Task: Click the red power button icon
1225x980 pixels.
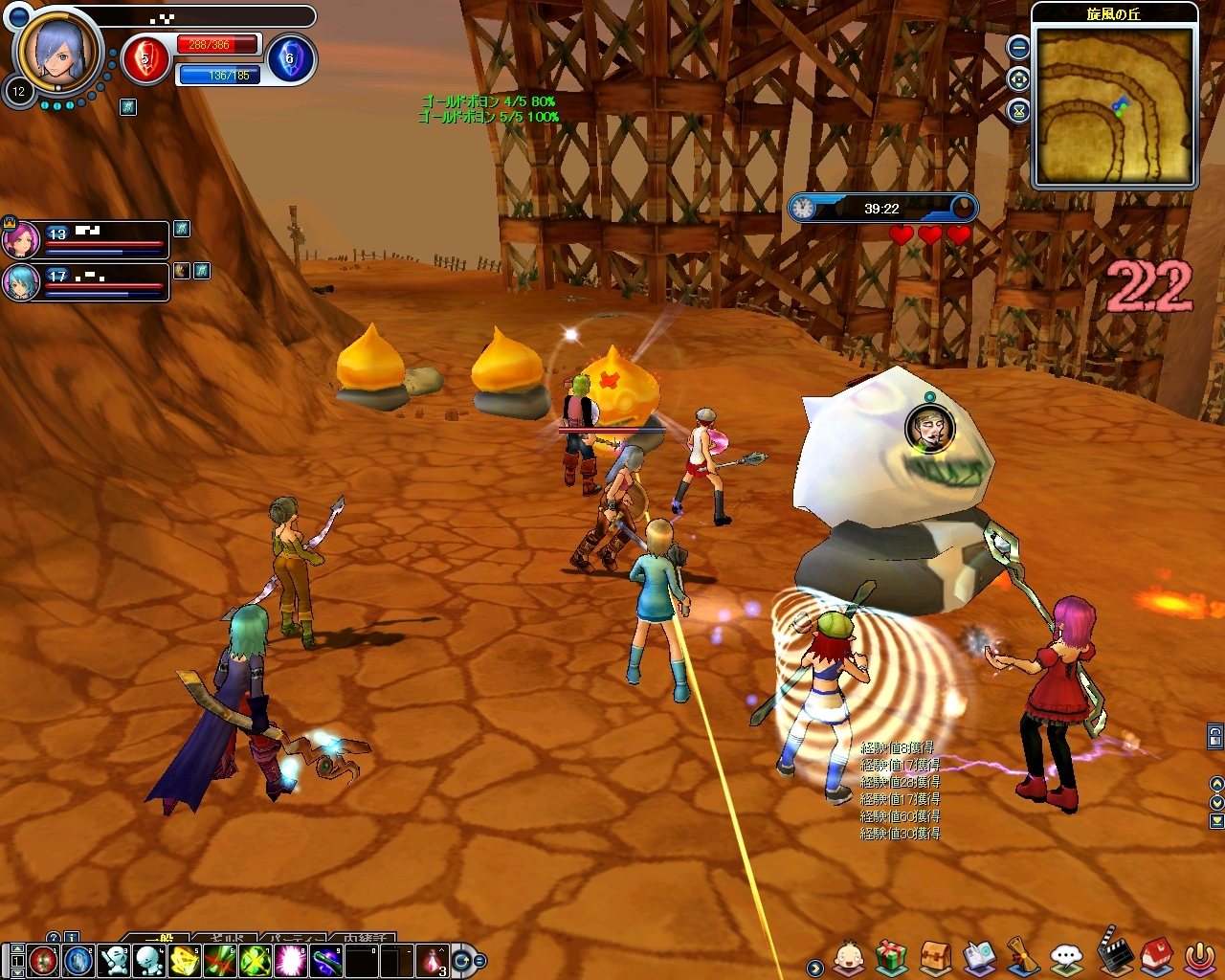Action: (x=1199, y=956)
